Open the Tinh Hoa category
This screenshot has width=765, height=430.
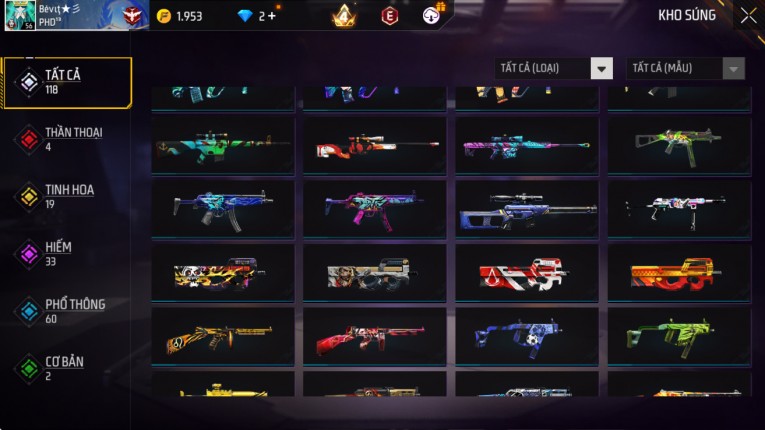pyautogui.click(x=67, y=196)
